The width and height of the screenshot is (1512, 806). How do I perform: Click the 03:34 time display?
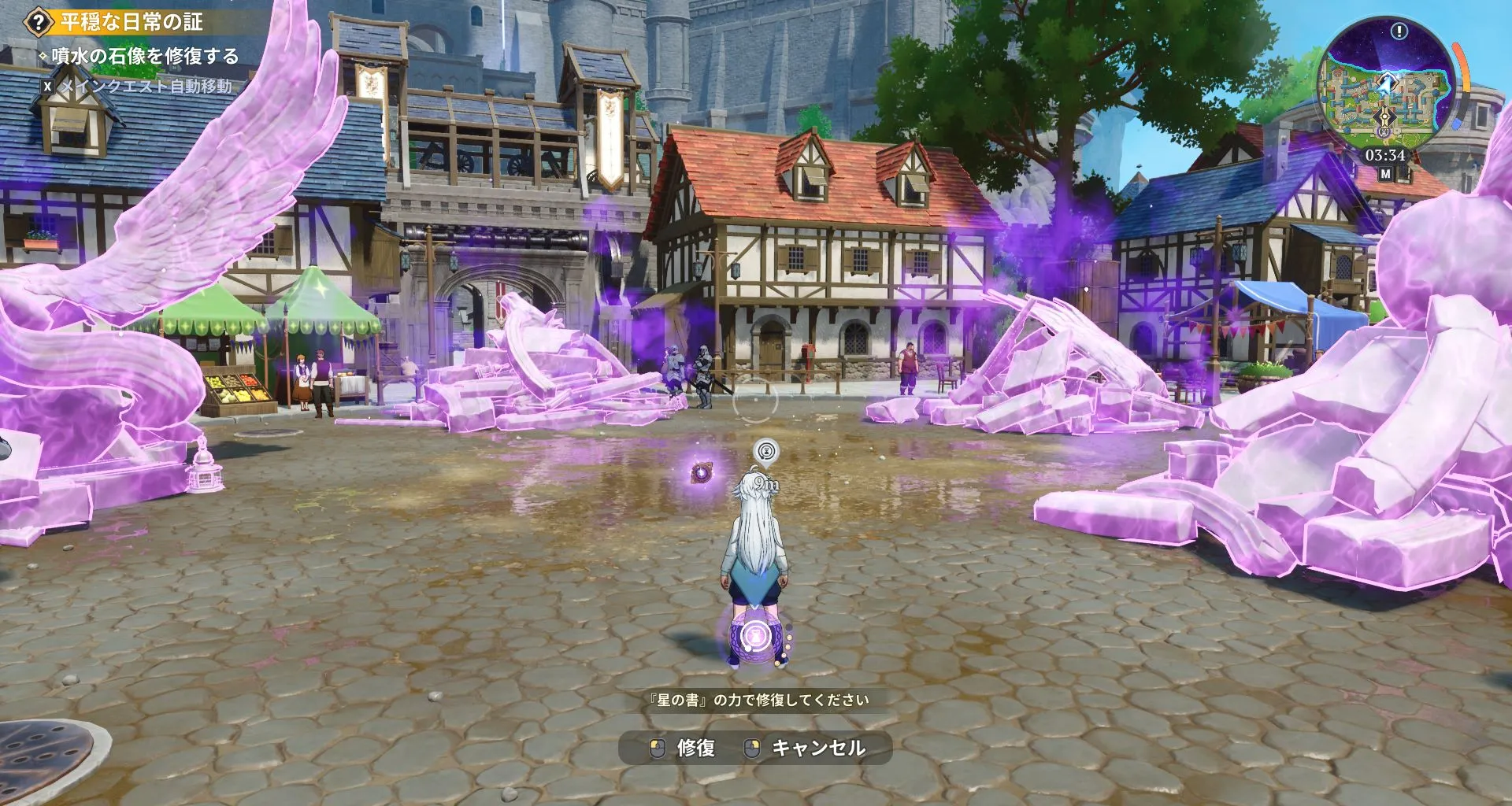tap(1385, 154)
